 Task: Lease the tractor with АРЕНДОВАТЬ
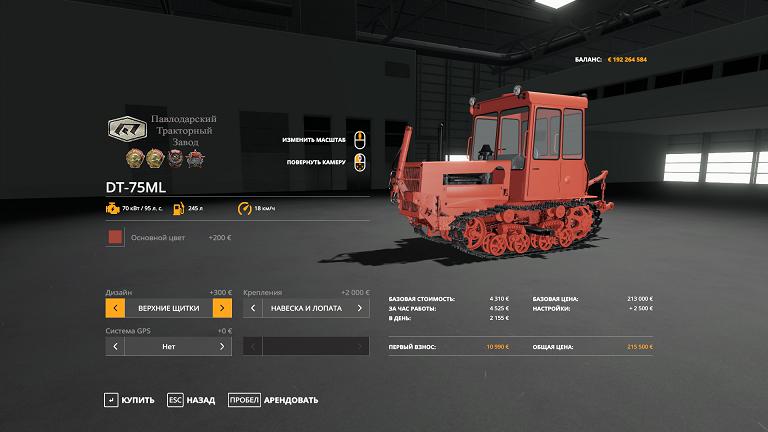coord(273,400)
